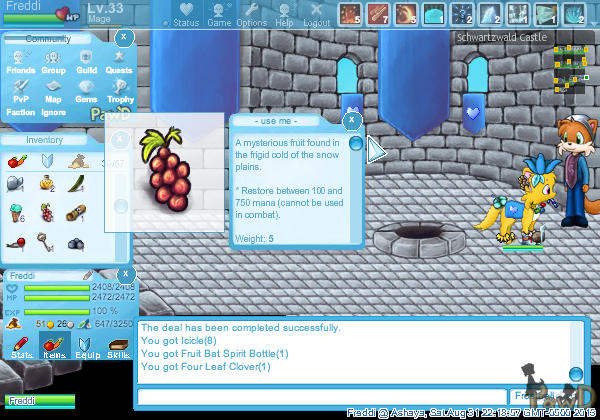This screenshot has width=600, height=420.
Task: Close the Community panel
Action: 123,37
